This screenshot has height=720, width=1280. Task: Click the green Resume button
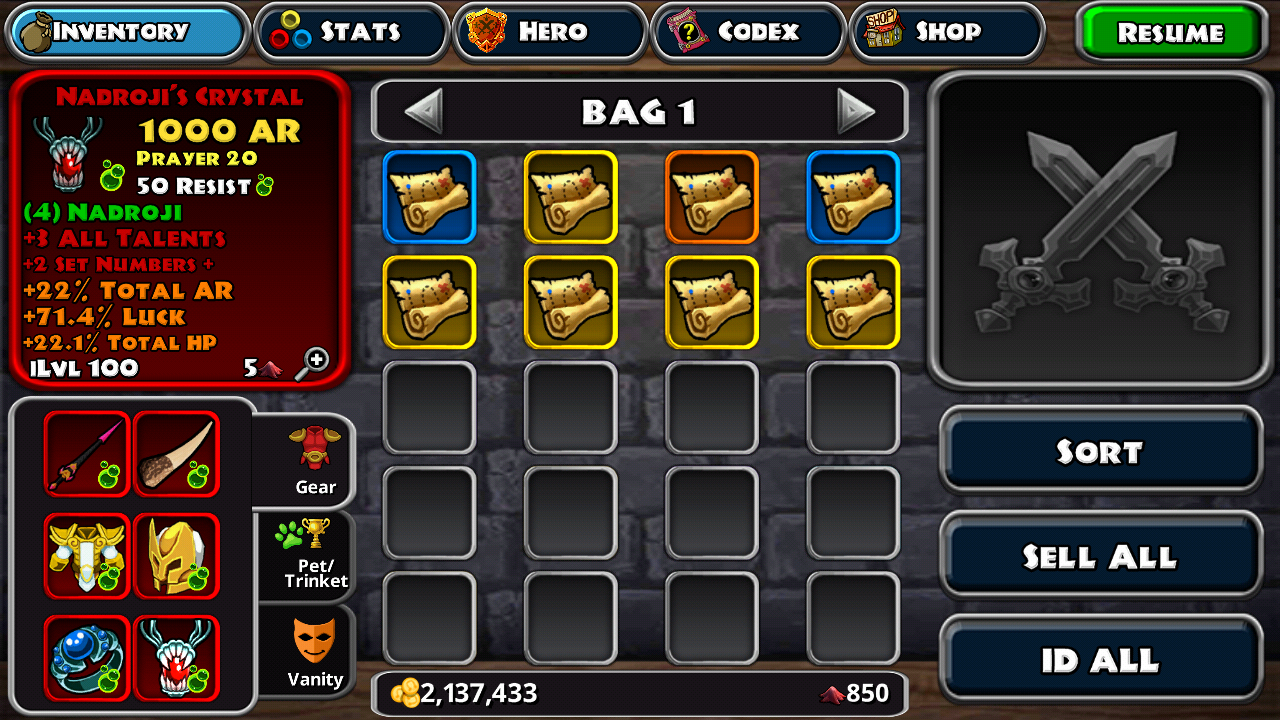1170,32
